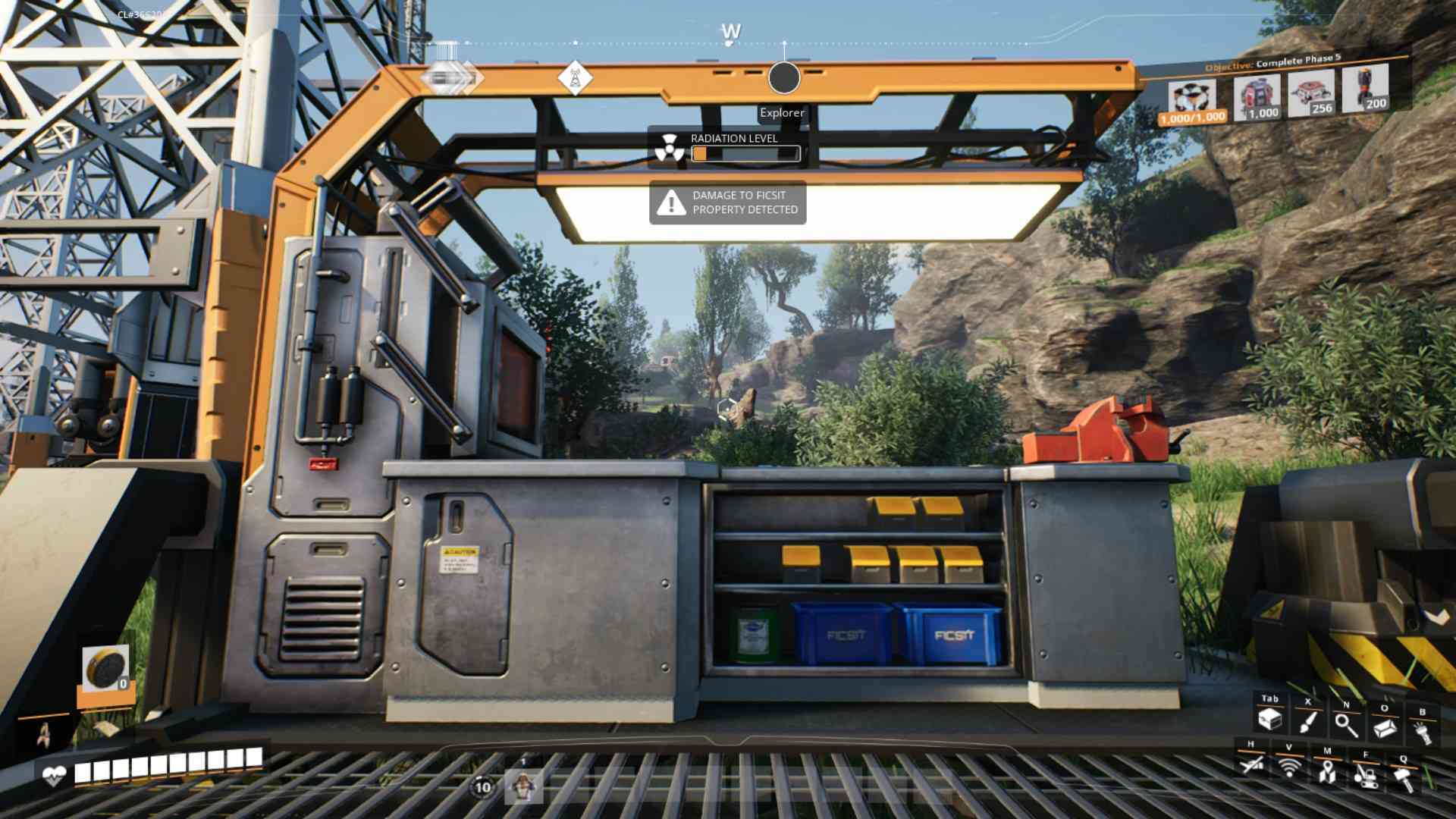Select the paintbrush customizer icon
The height and width of the screenshot is (819, 1456).
[x=1307, y=721]
